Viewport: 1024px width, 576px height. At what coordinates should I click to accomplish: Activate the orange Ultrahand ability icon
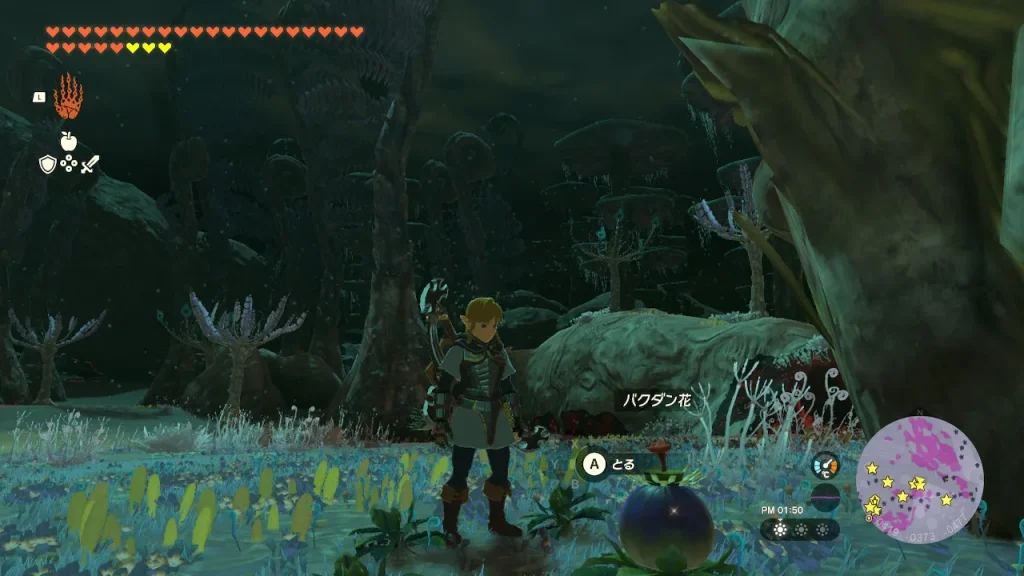click(68, 97)
